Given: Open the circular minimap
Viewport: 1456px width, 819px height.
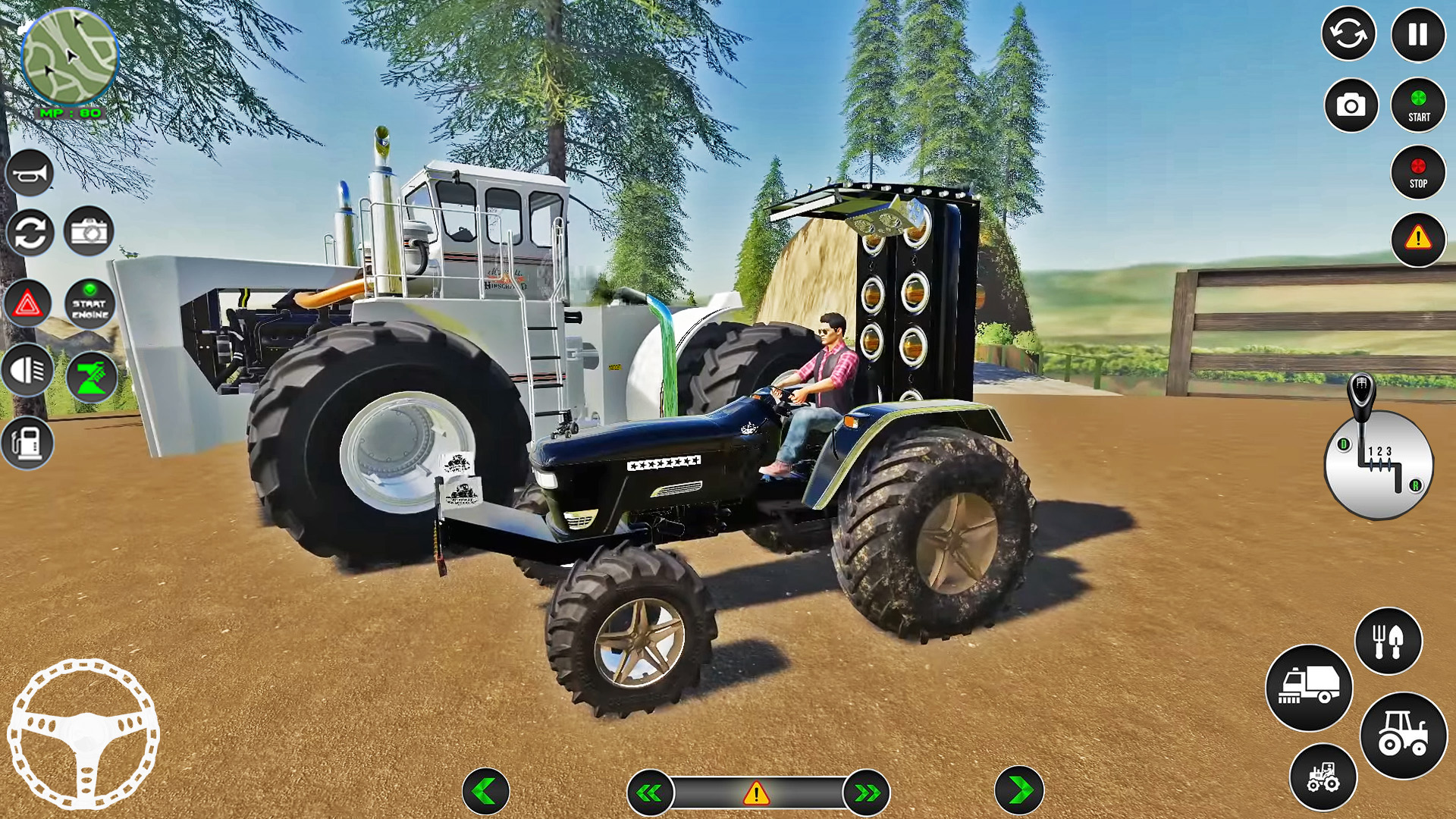Looking at the screenshot, I should 69,57.
